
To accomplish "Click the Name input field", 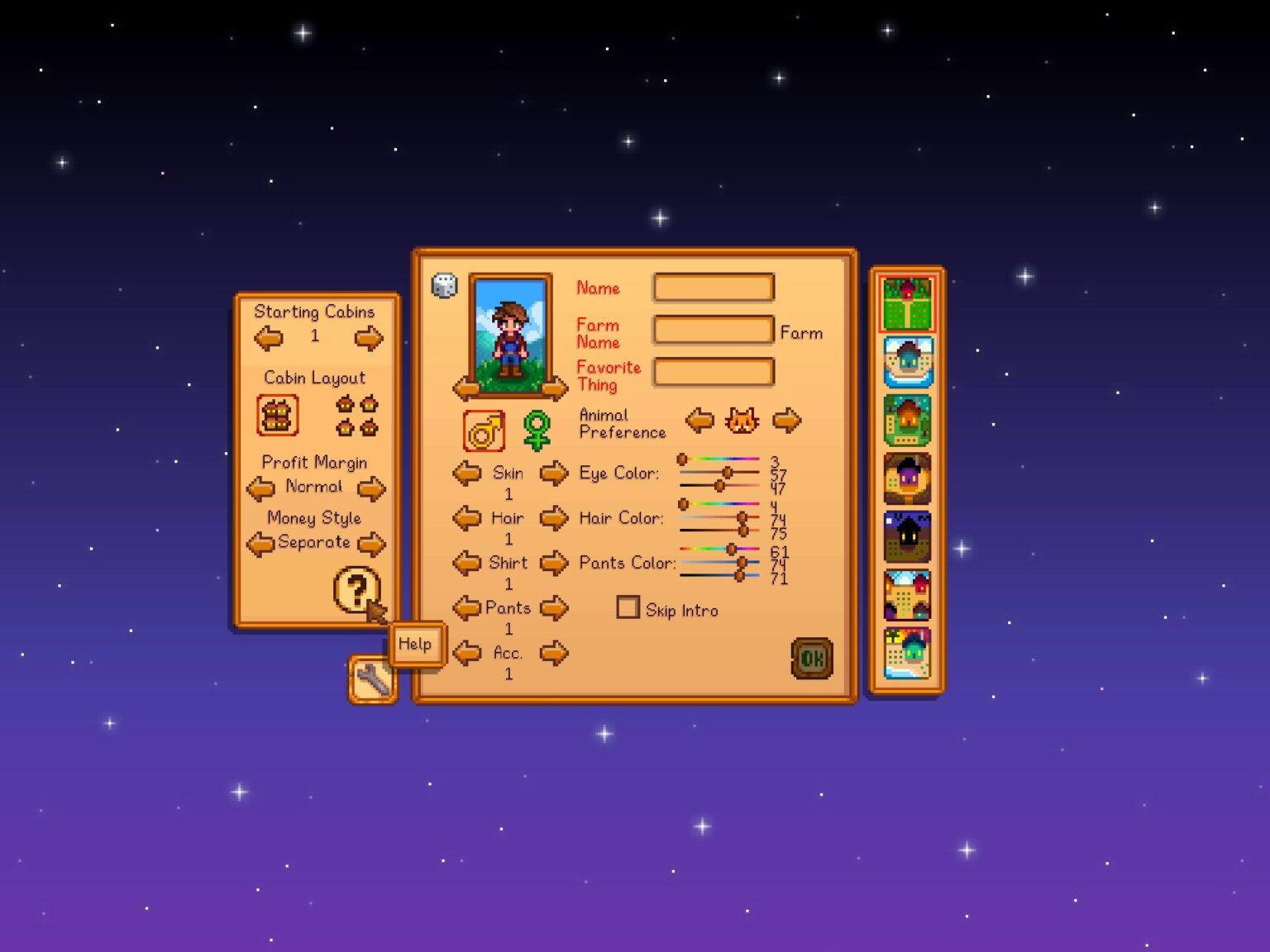I will point(713,287).
